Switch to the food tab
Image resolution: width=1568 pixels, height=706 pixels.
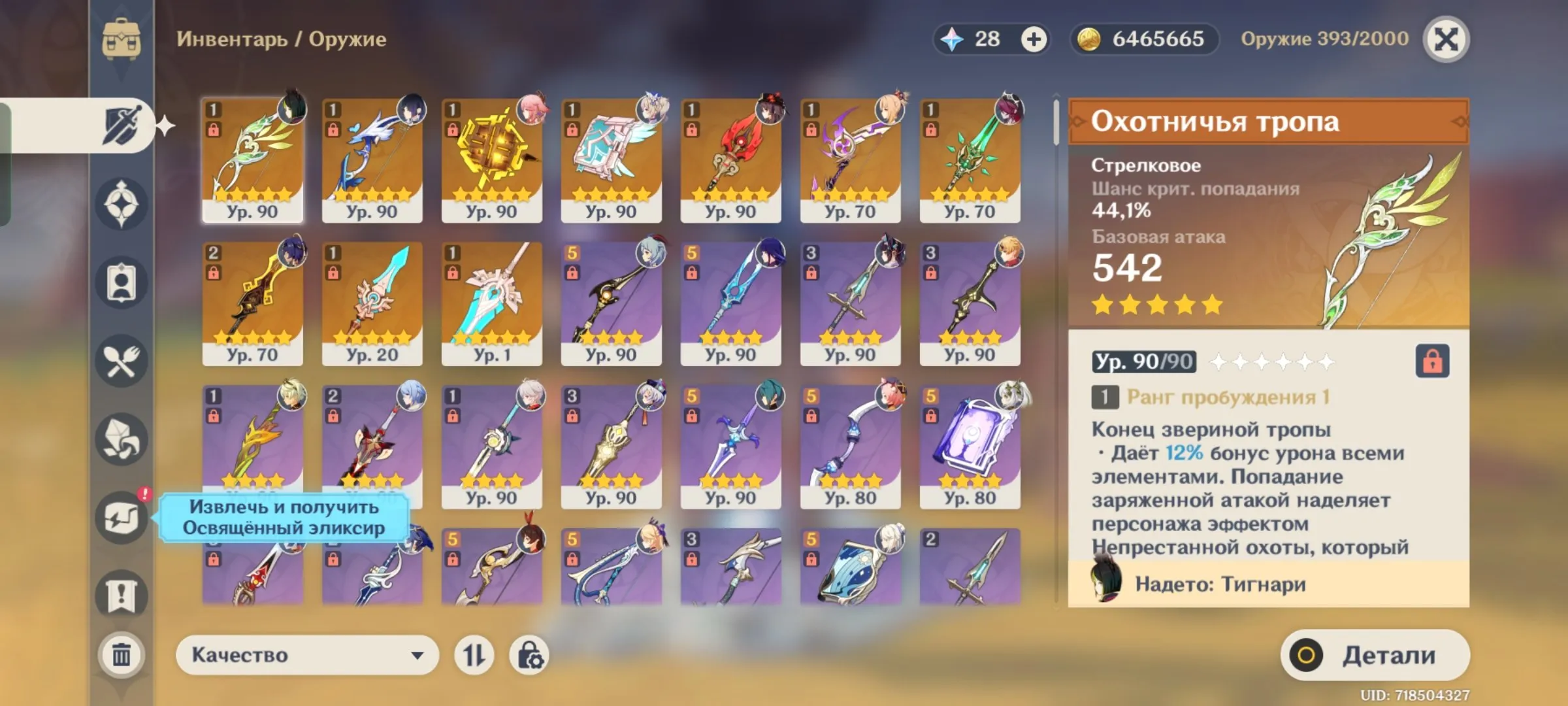(122, 361)
